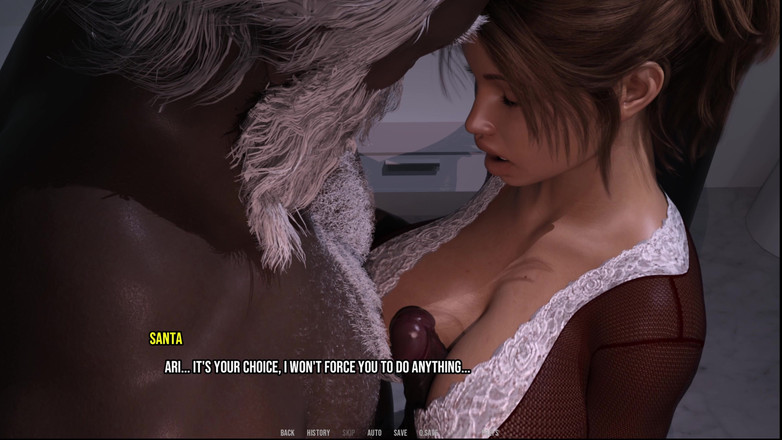
Task: Open the Prefs settings
Action: point(491,433)
